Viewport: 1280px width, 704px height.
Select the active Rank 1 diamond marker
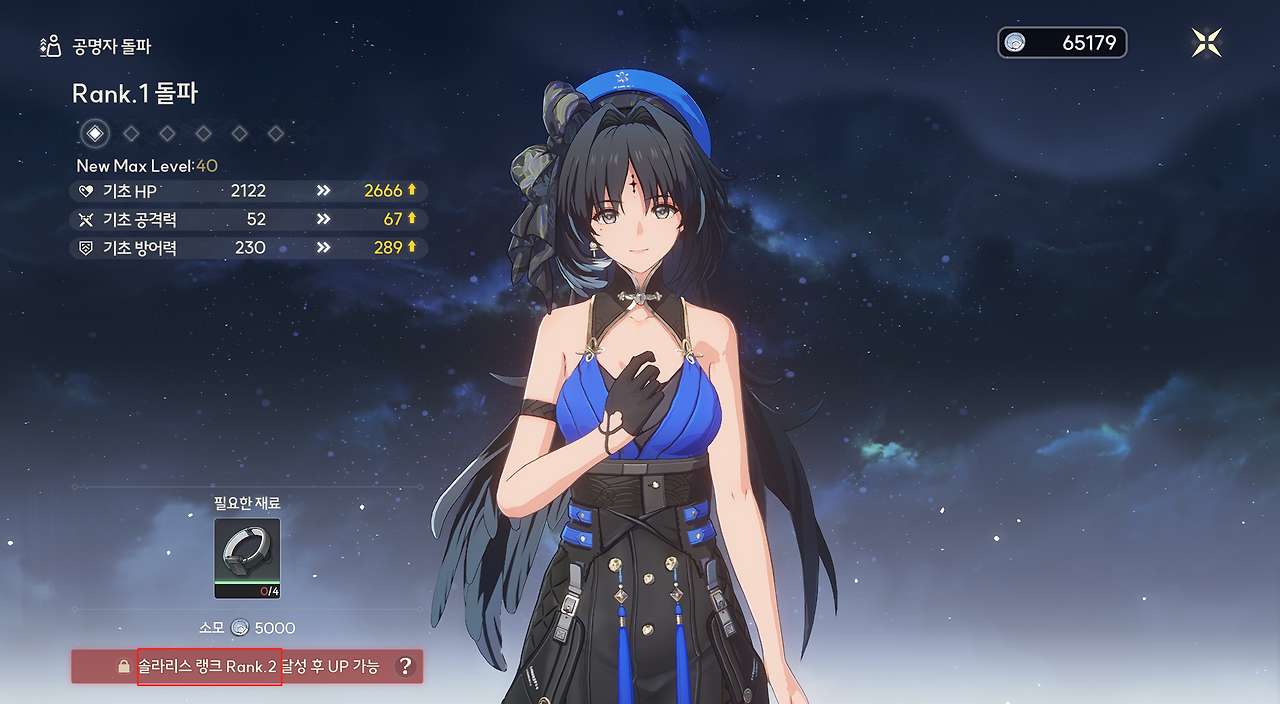(x=95, y=133)
